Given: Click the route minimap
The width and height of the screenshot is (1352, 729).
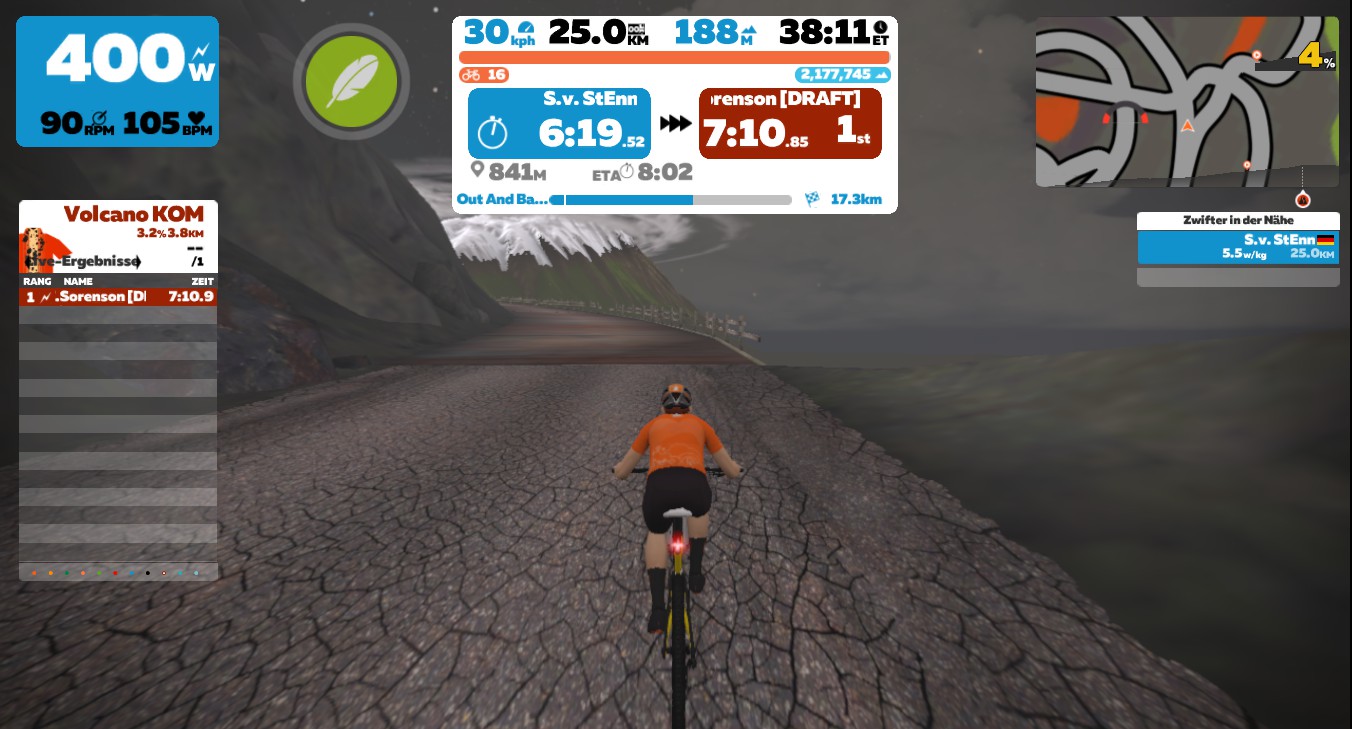Looking at the screenshot, I should click(1186, 101).
